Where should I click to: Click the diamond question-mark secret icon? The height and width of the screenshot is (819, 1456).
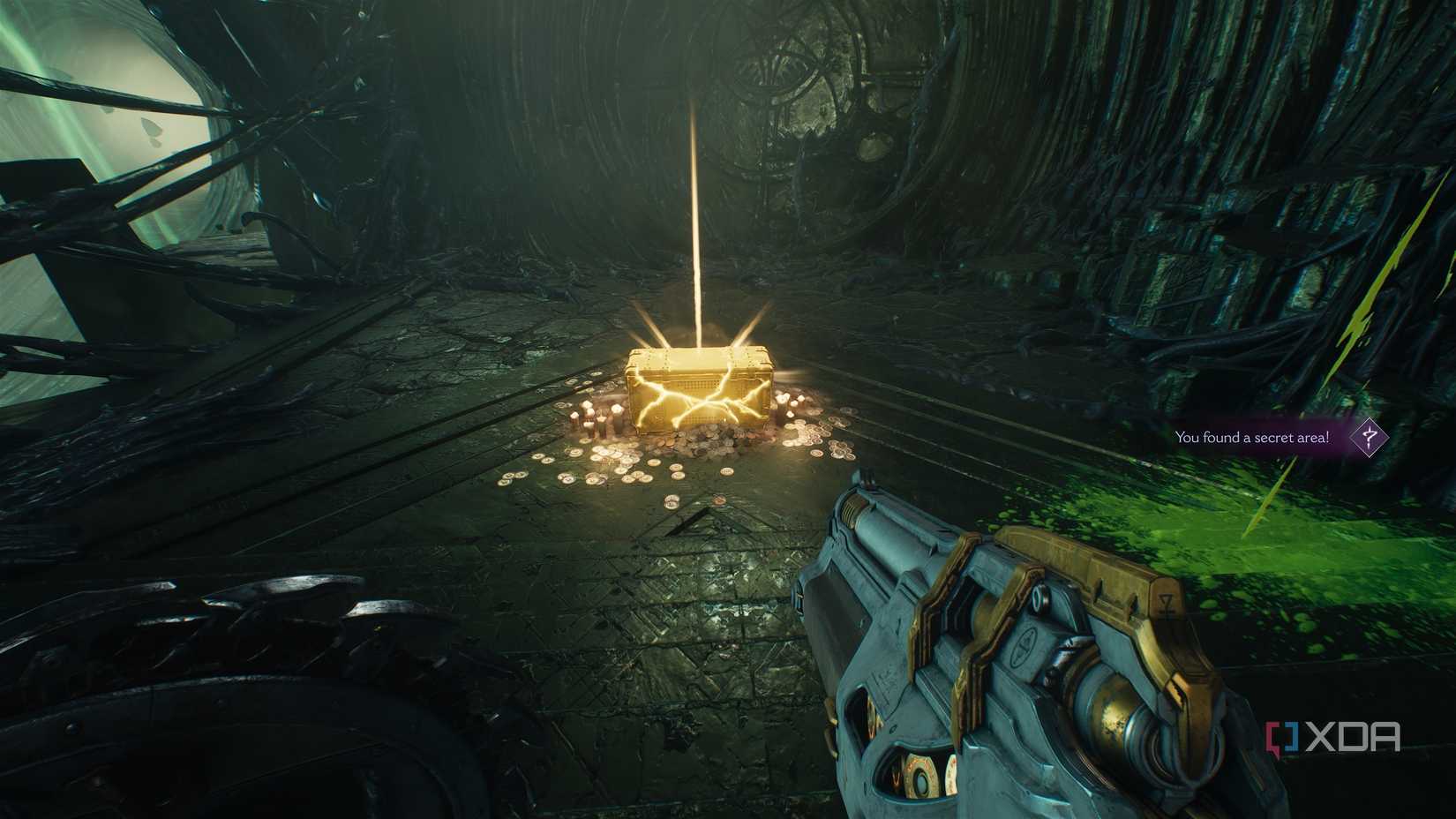[x=1369, y=437]
